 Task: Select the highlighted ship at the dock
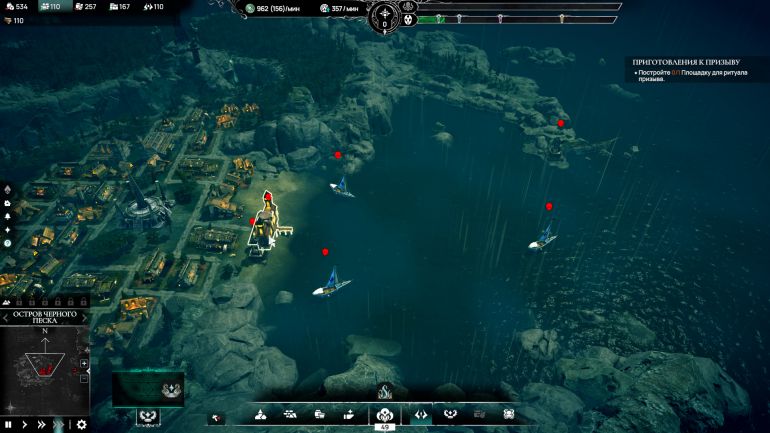(x=264, y=225)
